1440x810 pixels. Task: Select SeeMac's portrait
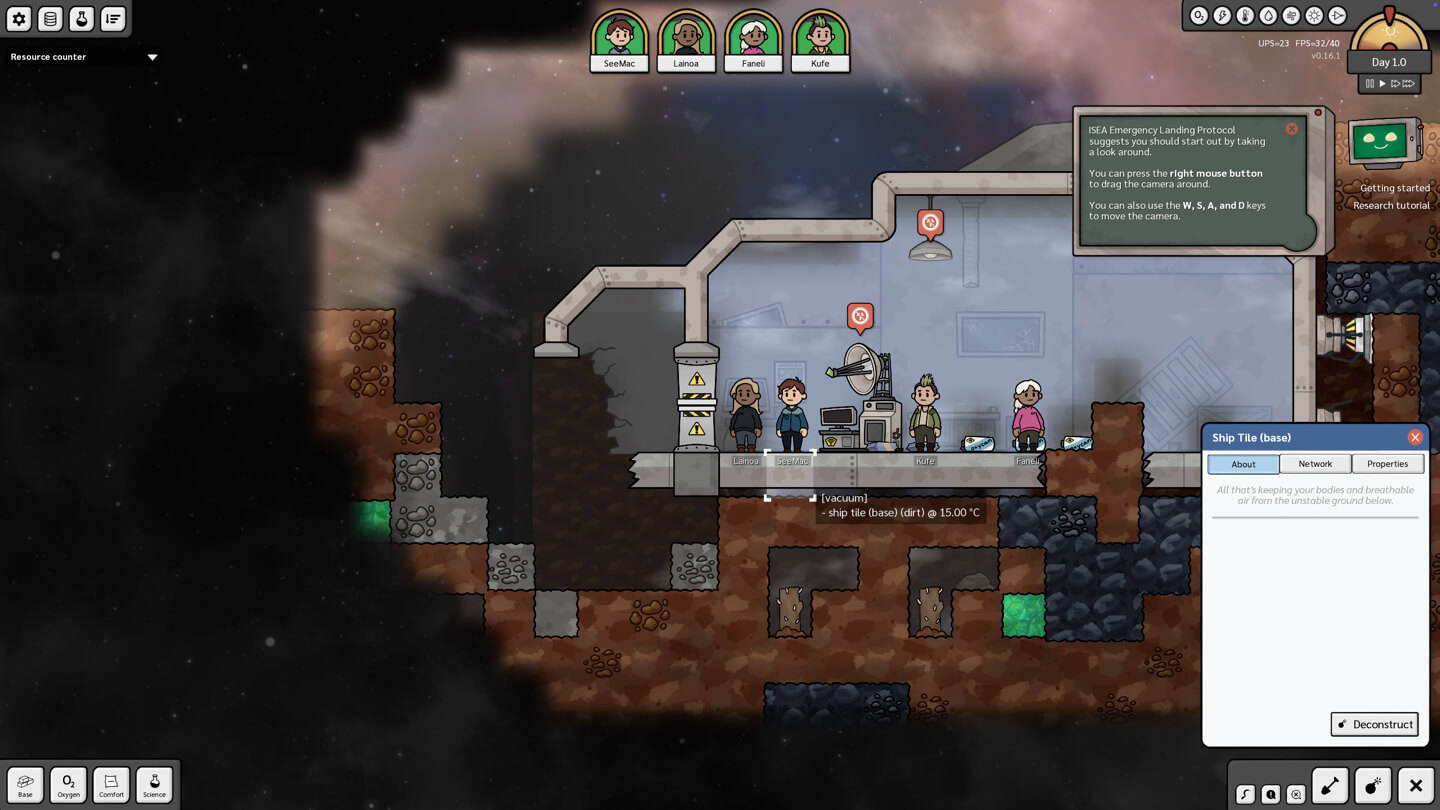[619, 40]
